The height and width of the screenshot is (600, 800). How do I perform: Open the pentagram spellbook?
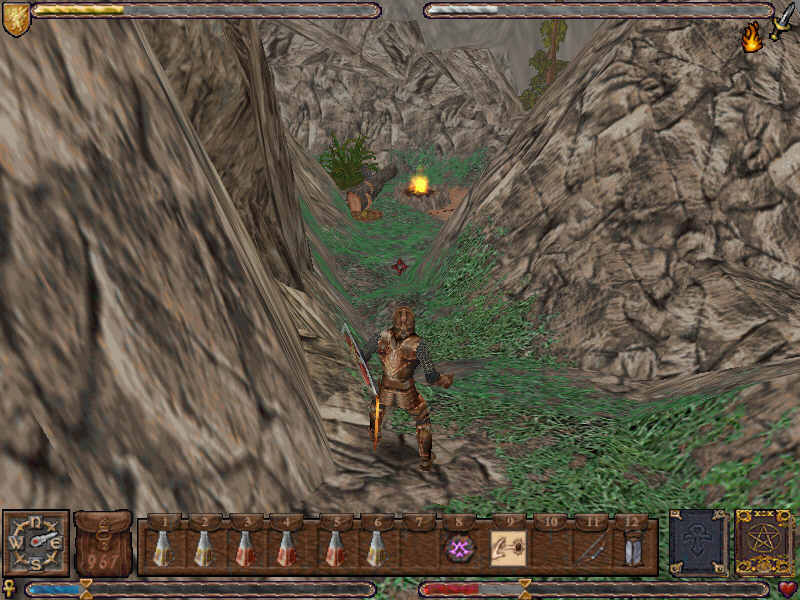point(764,543)
